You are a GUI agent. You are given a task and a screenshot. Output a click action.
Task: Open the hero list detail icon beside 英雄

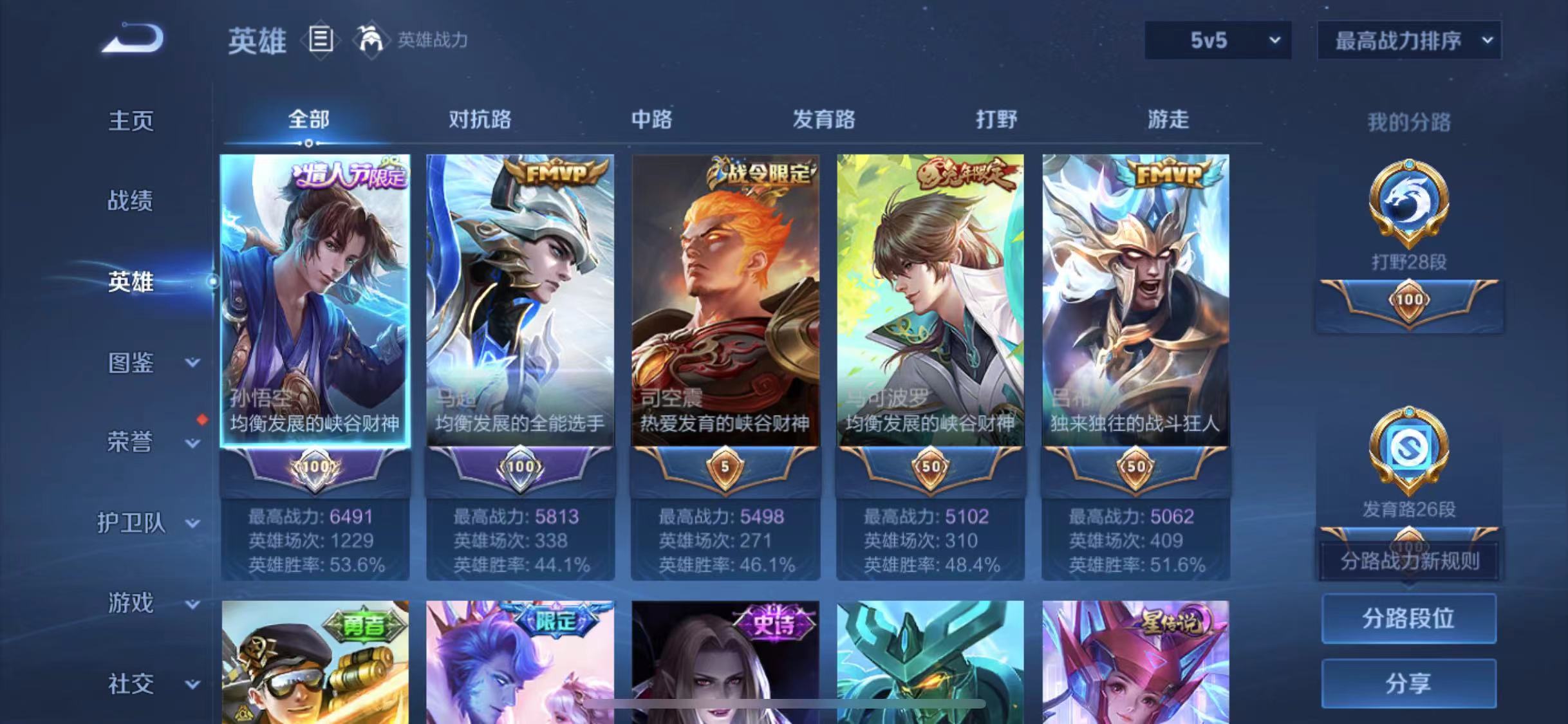[321, 40]
